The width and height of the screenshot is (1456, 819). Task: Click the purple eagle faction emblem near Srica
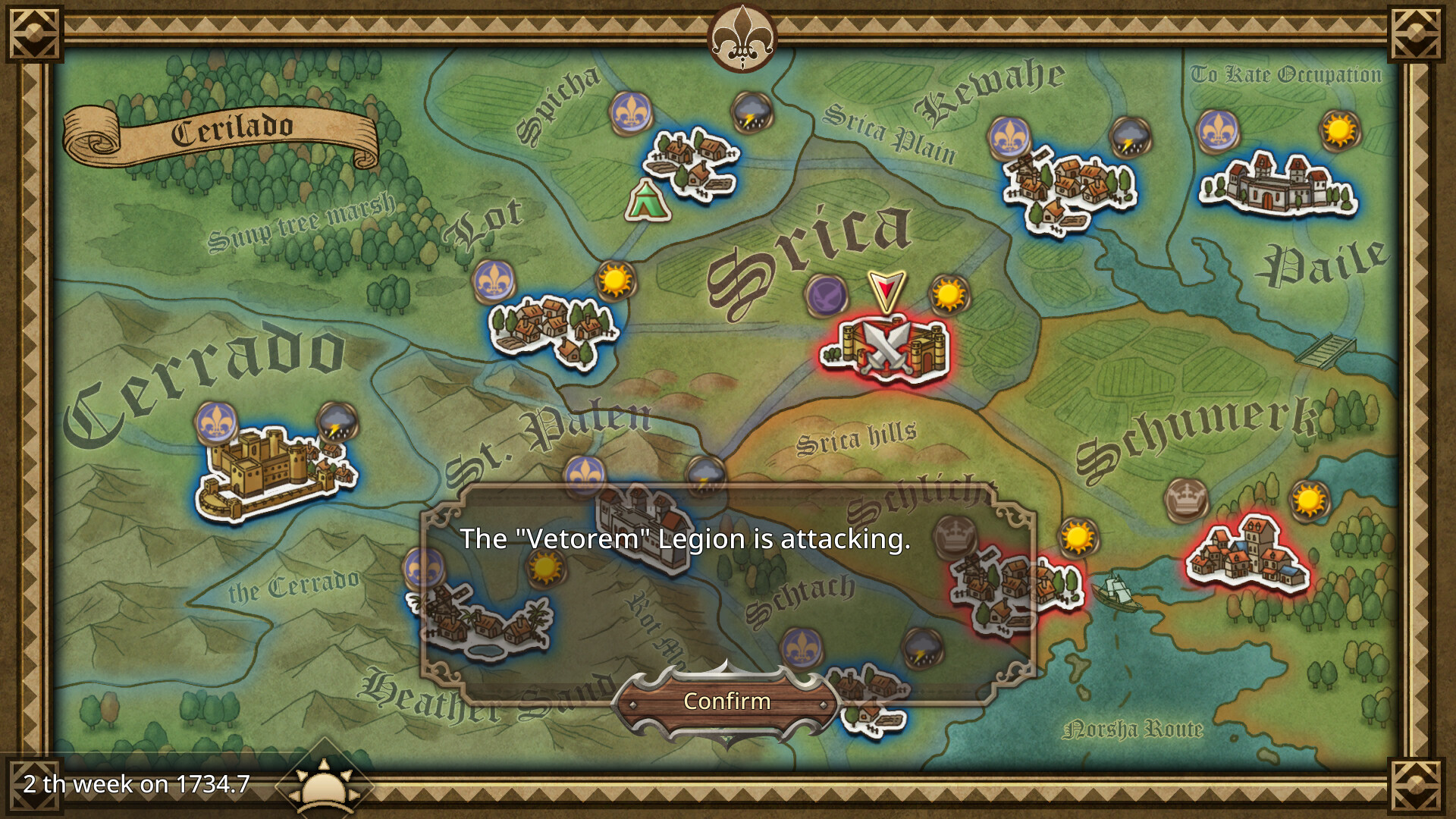coord(827,297)
